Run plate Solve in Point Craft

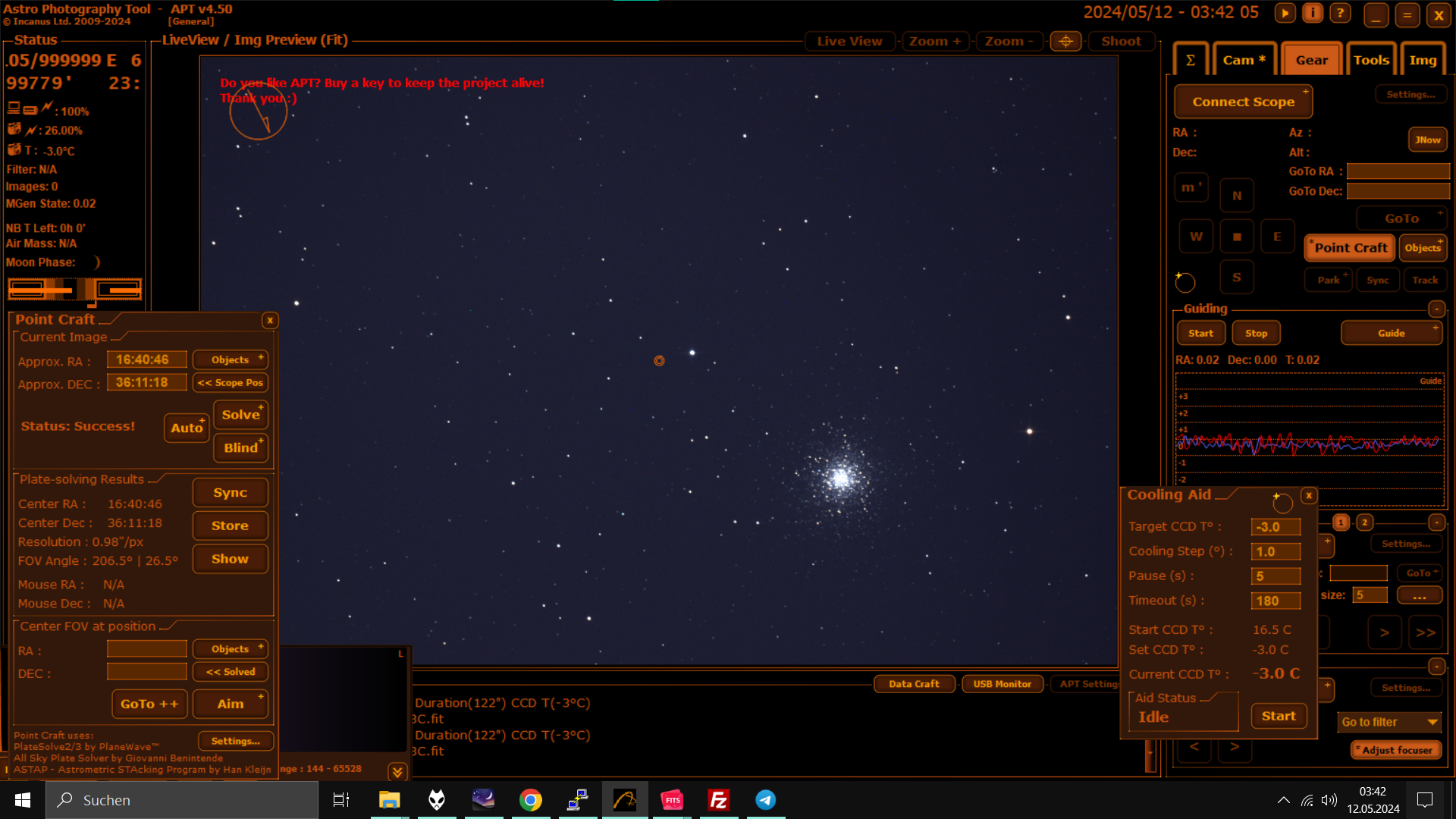pos(240,415)
